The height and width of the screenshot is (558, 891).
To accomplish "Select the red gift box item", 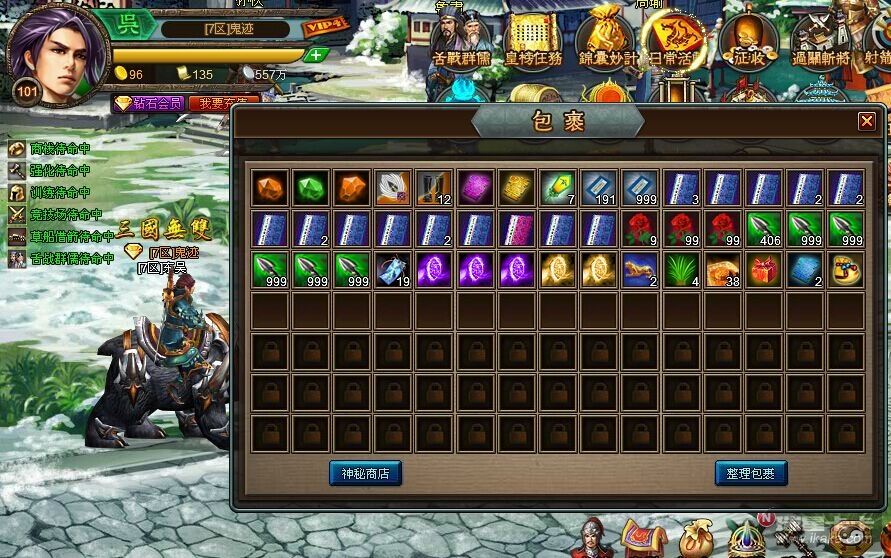I will [764, 270].
